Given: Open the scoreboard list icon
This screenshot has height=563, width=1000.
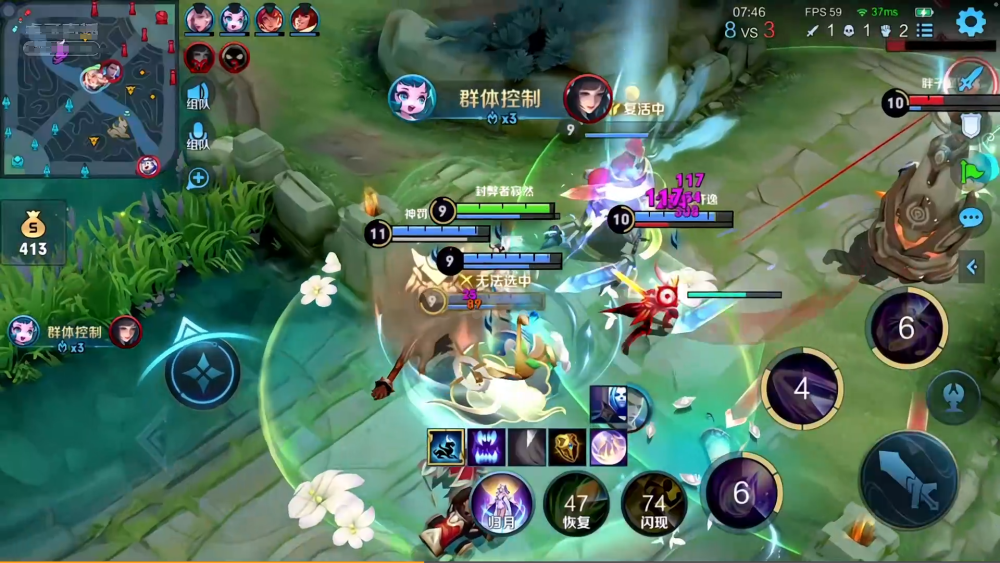Looking at the screenshot, I should click(925, 31).
